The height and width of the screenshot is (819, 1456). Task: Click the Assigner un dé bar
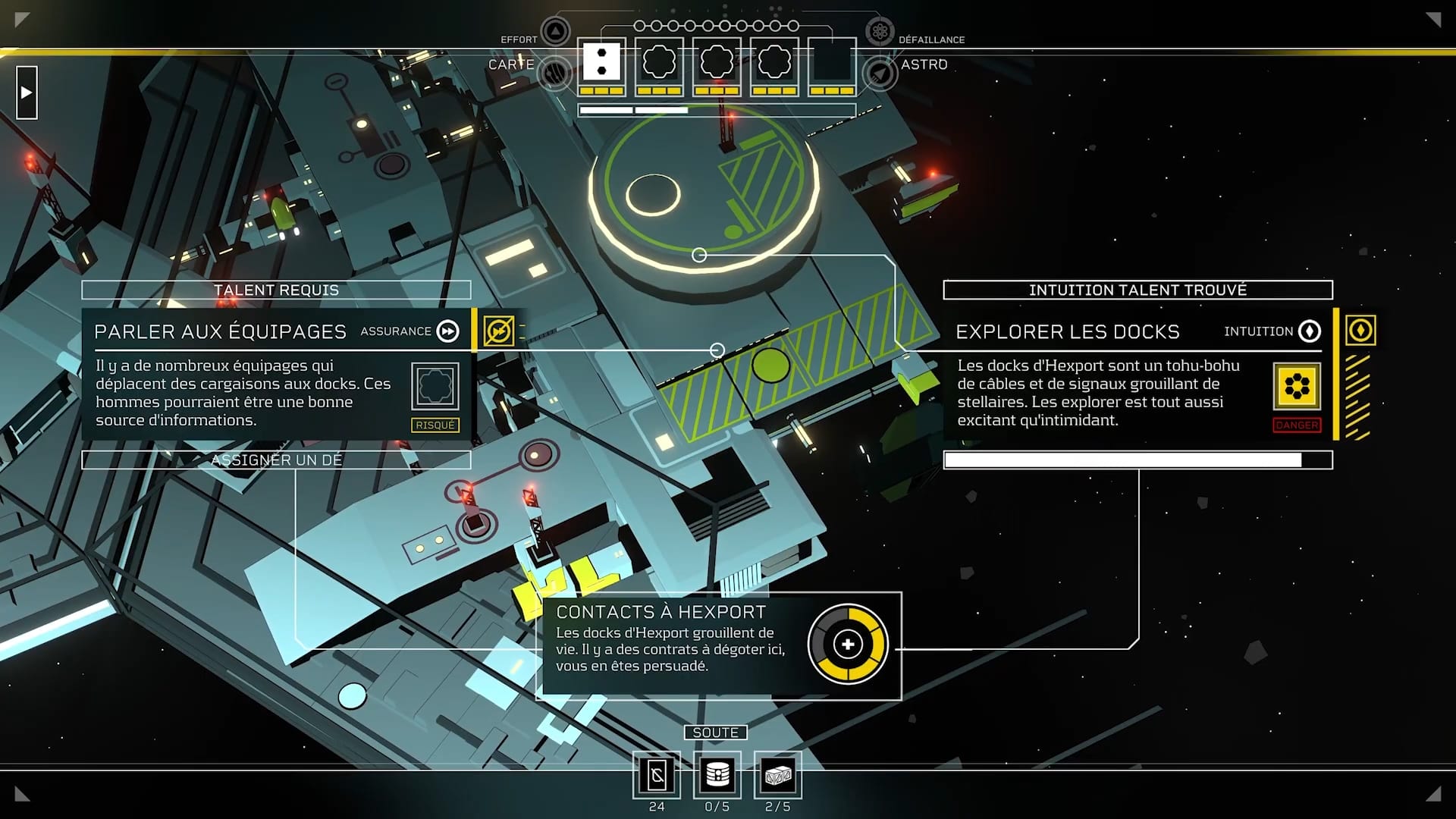(x=276, y=460)
